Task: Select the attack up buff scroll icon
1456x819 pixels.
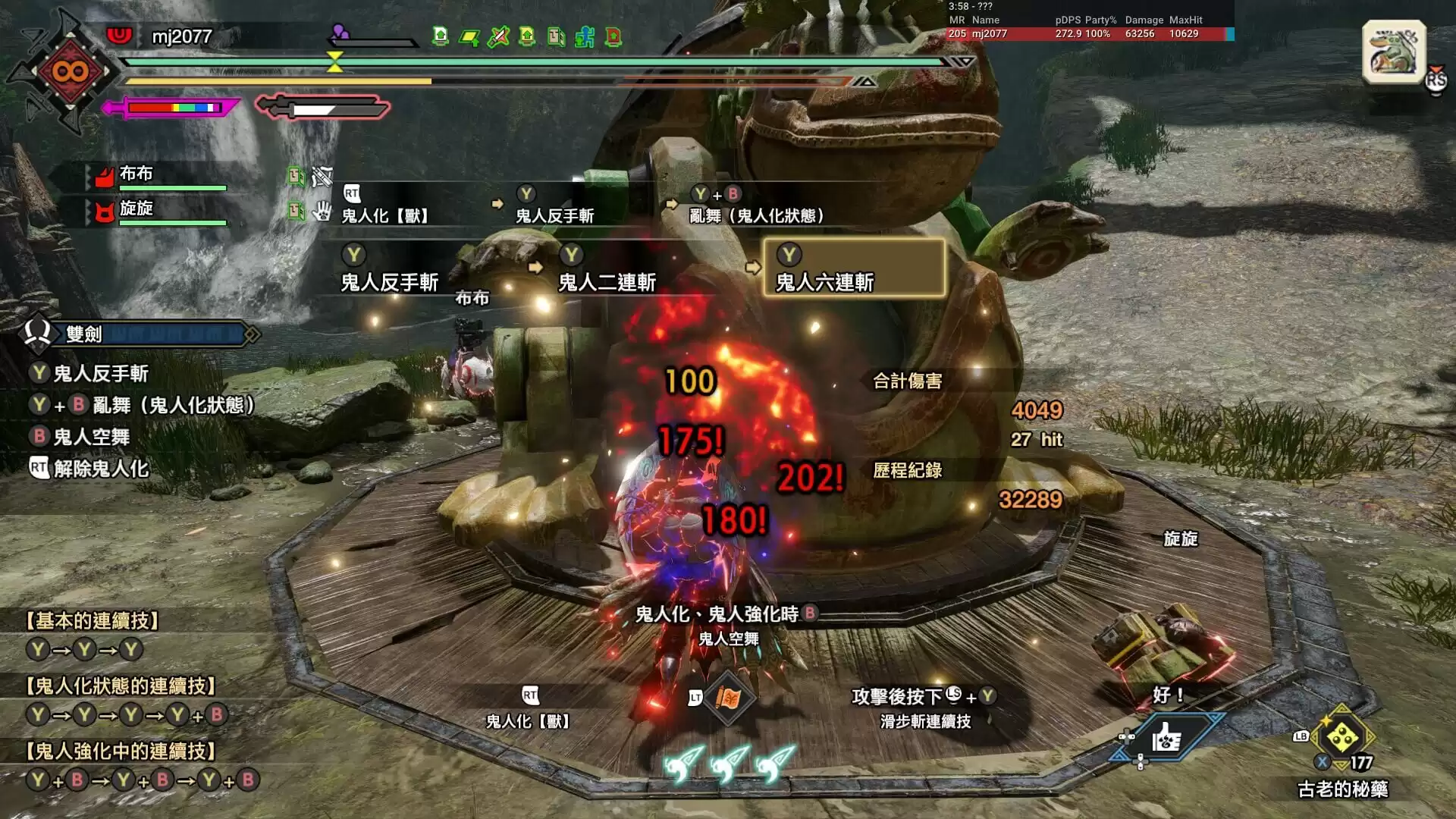Action: pyautogui.click(x=526, y=36)
